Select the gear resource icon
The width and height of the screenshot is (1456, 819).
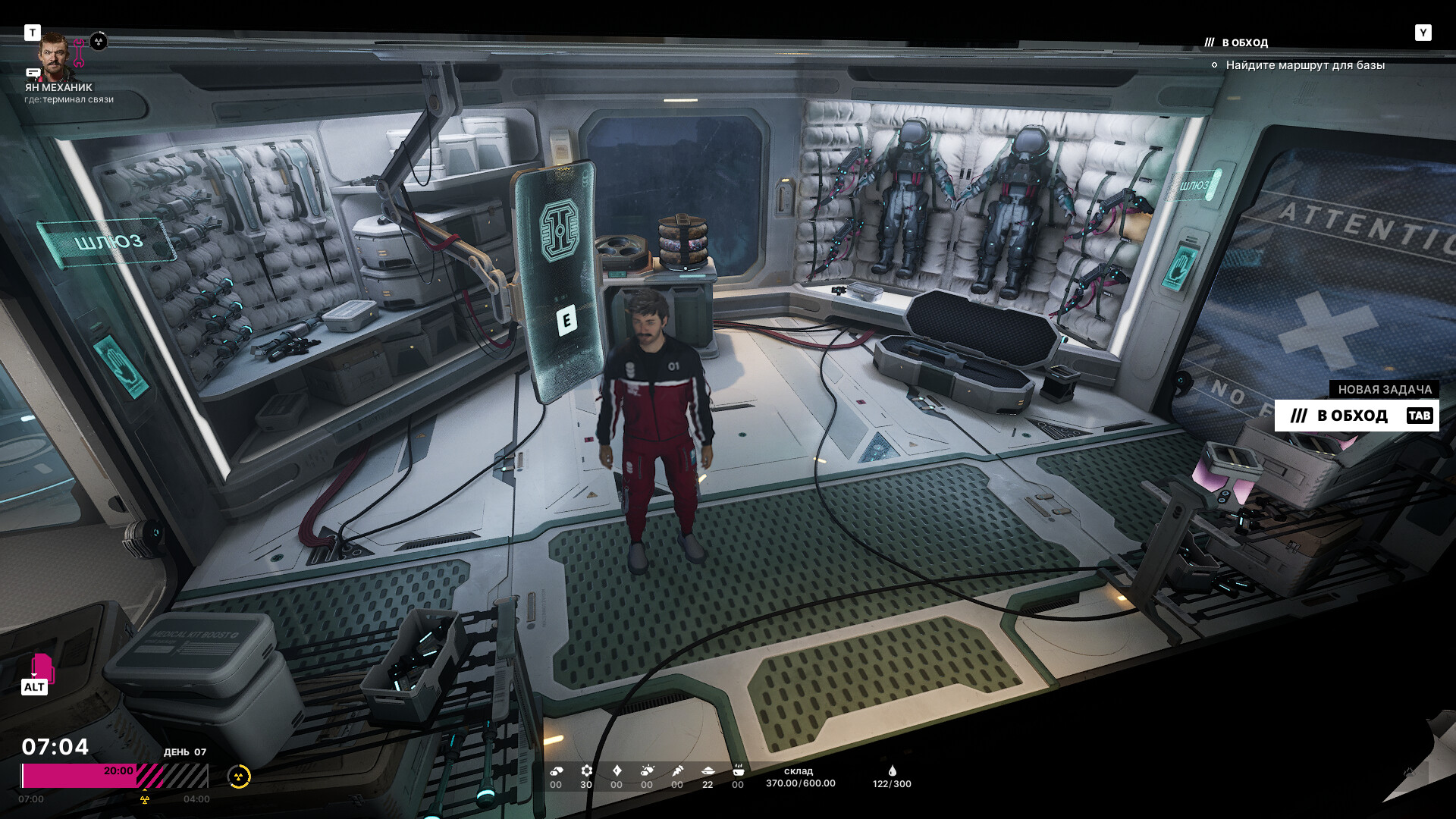586,770
